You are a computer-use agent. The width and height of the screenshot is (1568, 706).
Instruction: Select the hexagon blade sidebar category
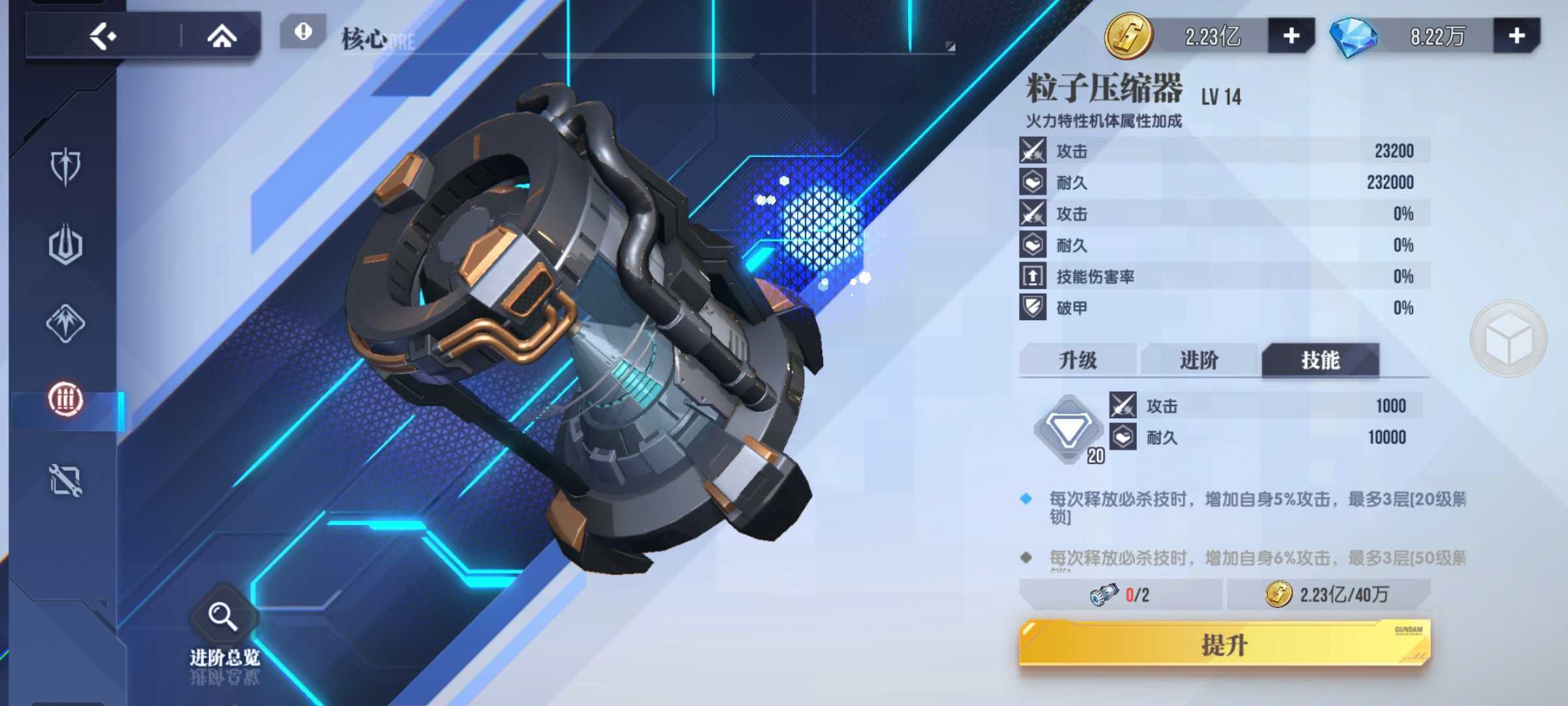[x=65, y=245]
